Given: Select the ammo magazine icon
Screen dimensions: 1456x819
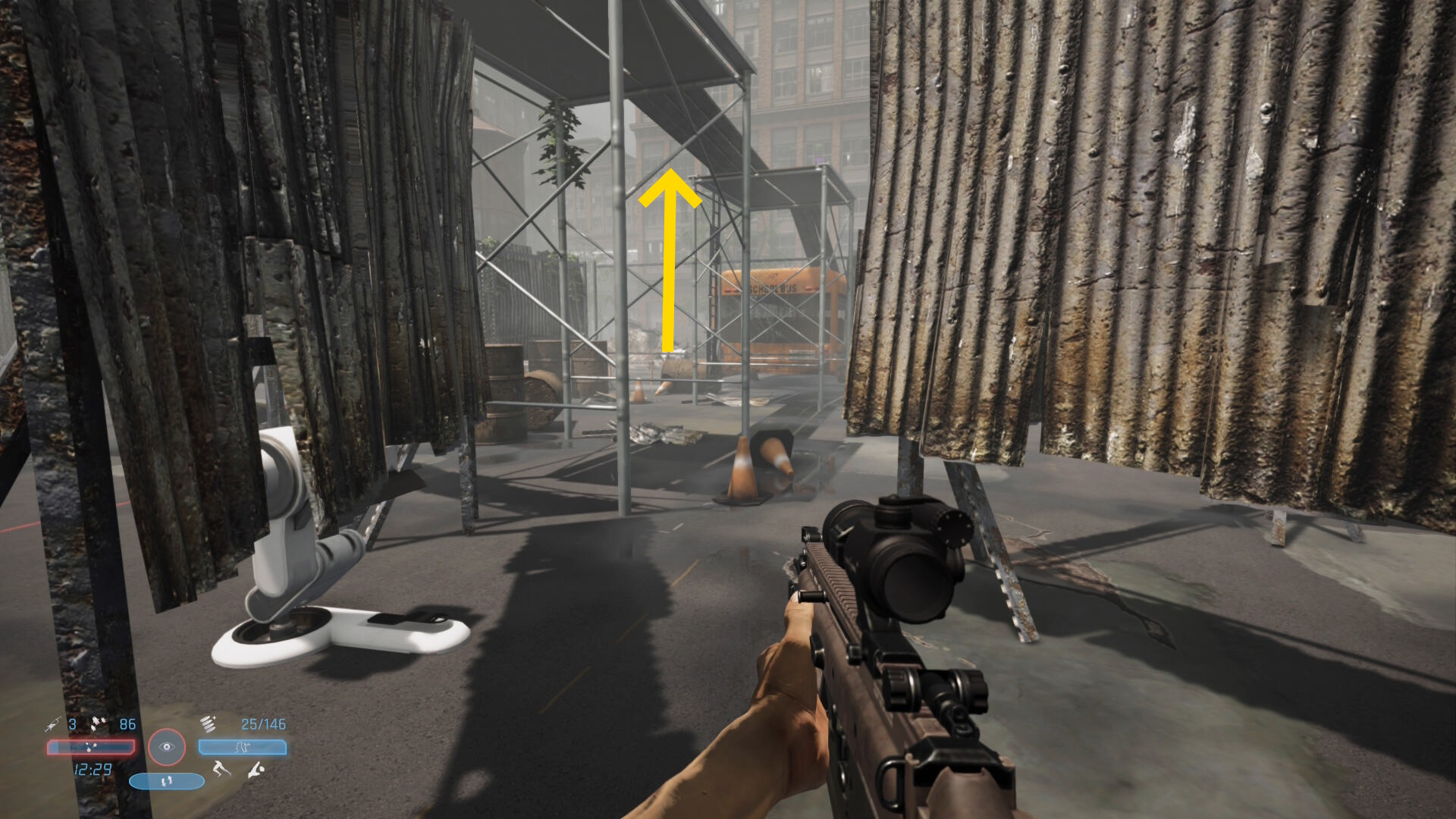Looking at the screenshot, I should tap(209, 723).
